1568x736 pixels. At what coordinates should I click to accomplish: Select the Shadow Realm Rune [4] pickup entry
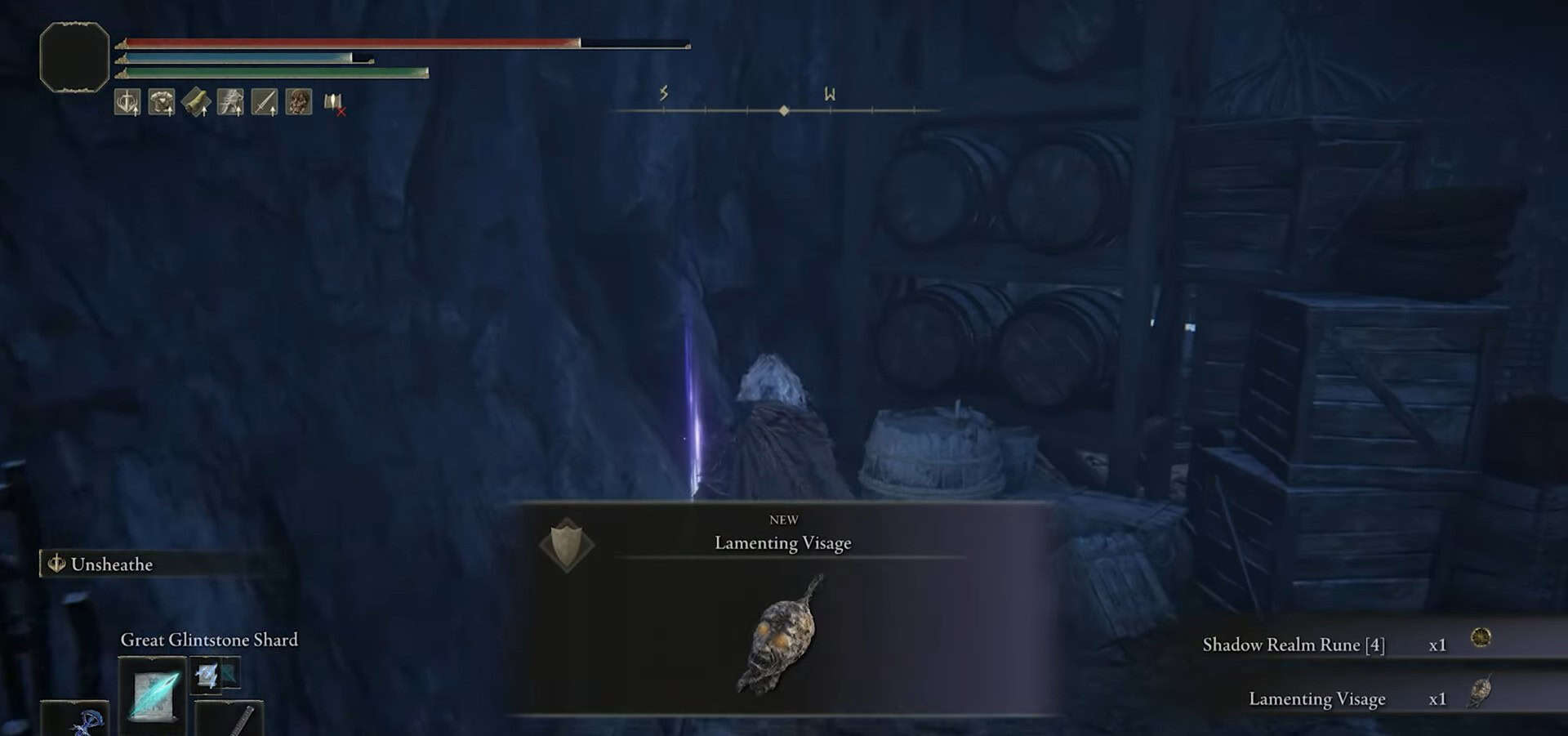(1293, 645)
